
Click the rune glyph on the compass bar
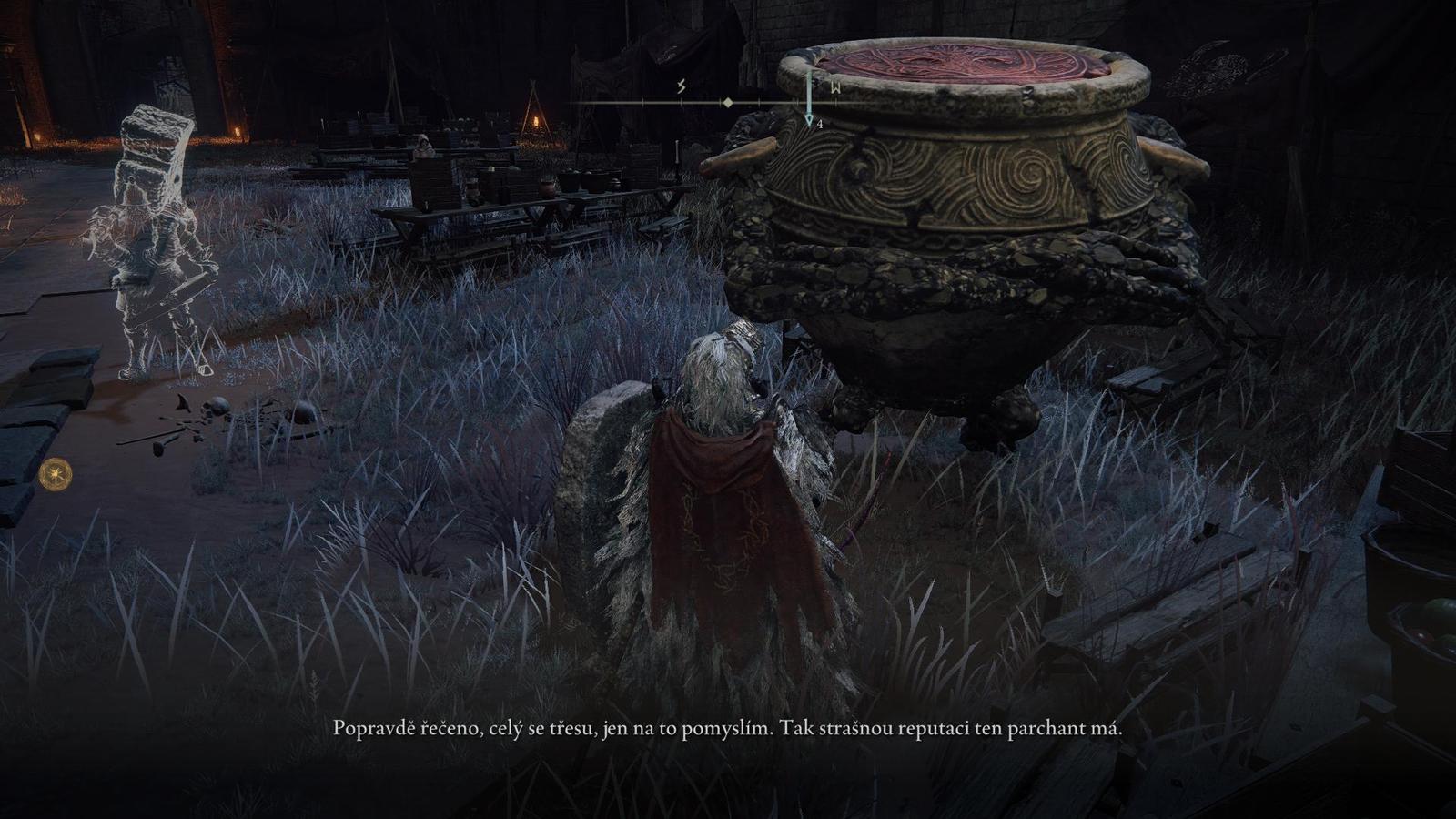click(681, 86)
